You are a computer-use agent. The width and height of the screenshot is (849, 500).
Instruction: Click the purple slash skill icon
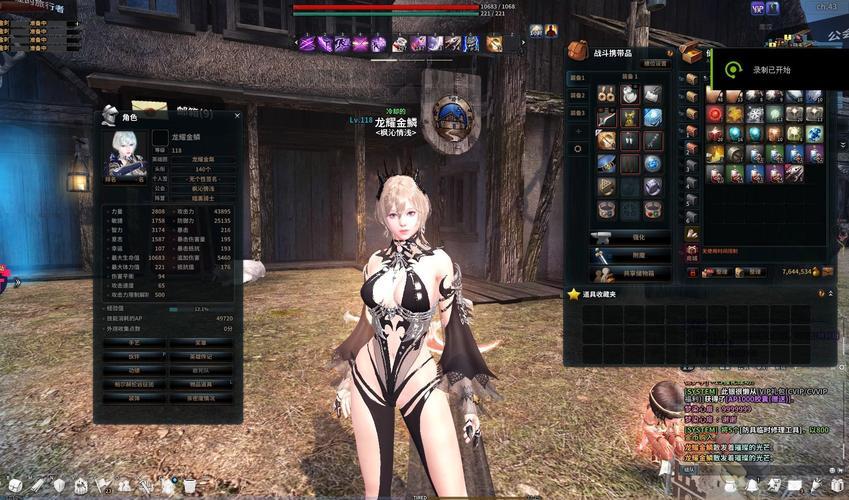[x=307, y=44]
